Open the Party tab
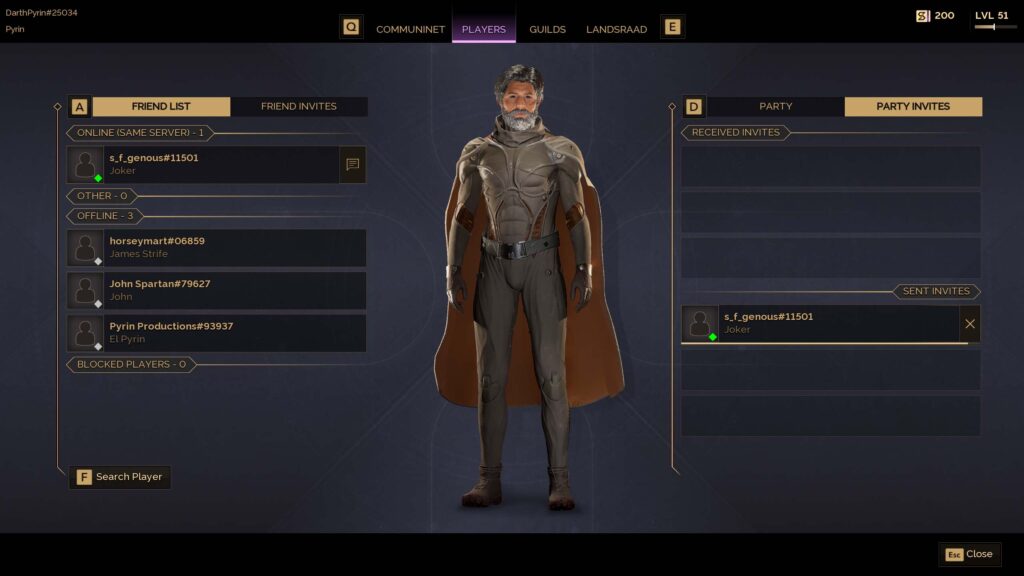The height and width of the screenshot is (576, 1024). tap(775, 106)
